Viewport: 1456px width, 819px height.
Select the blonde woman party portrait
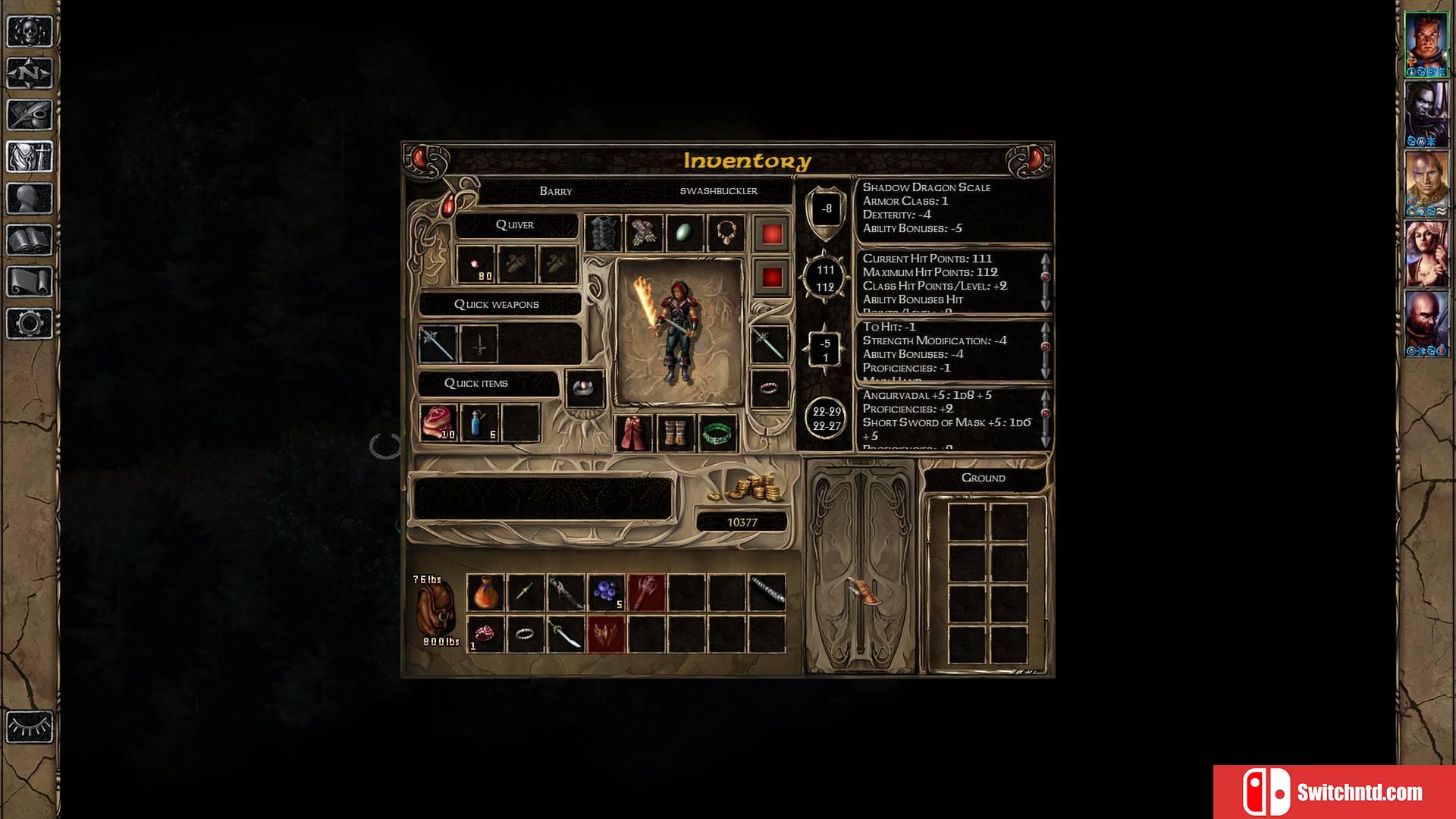[x=1426, y=254]
